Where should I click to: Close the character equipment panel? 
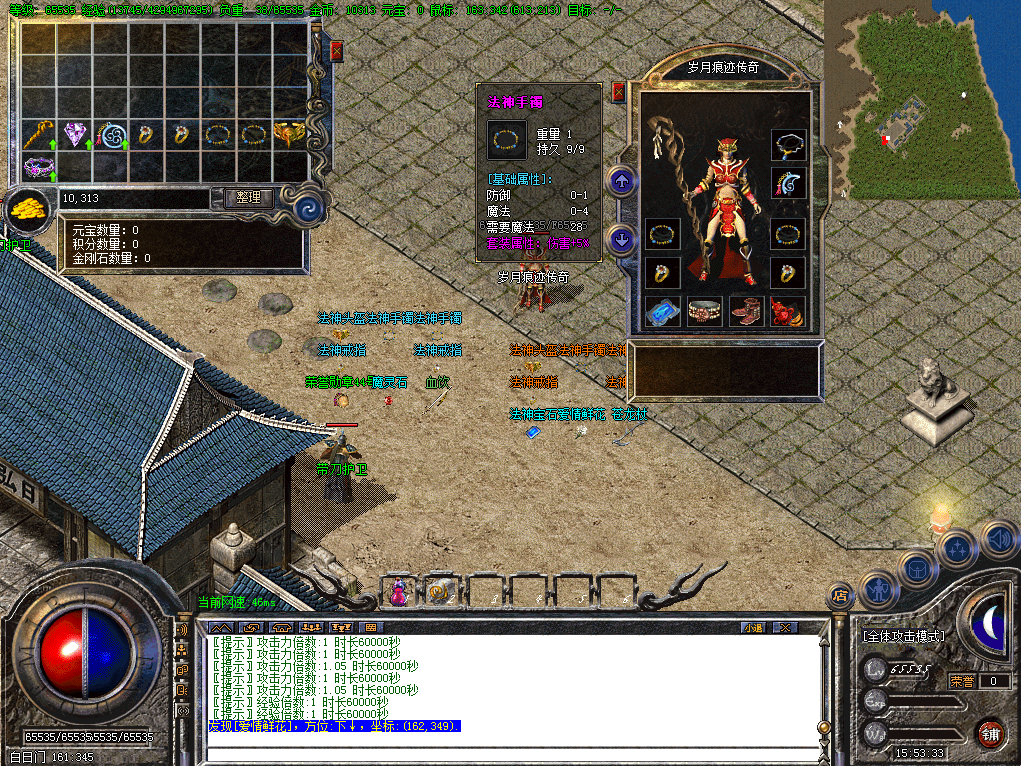pyautogui.click(x=618, y=92)
